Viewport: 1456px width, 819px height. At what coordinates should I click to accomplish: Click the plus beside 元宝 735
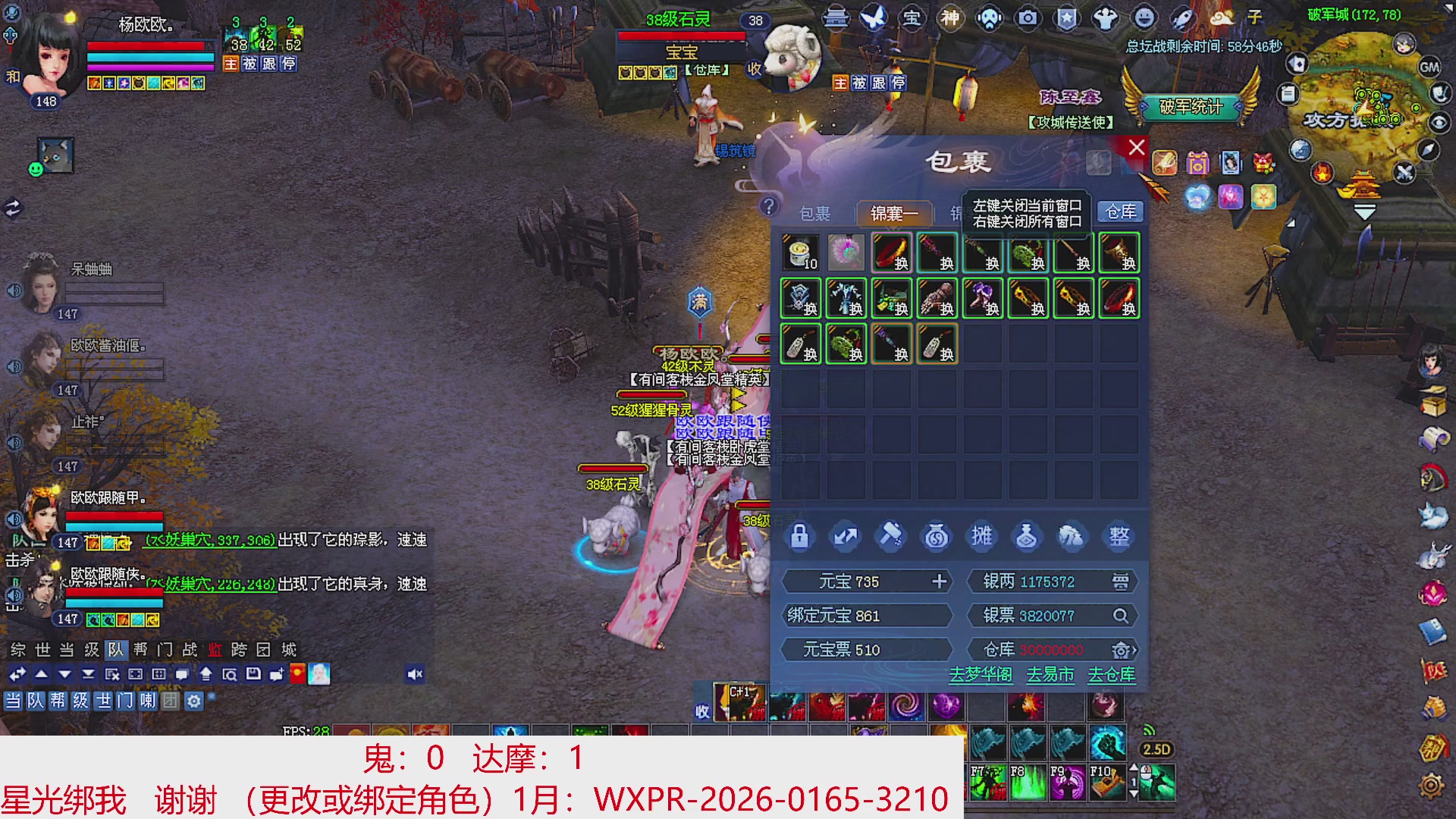pos(940,581)
